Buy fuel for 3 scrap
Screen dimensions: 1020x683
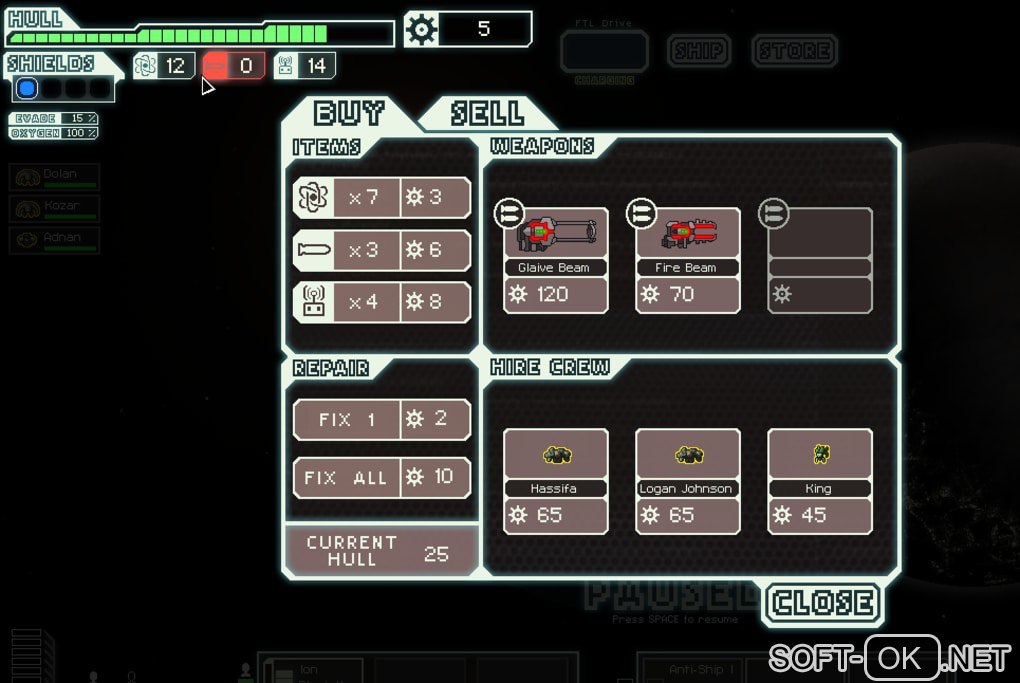click(381, 198)
